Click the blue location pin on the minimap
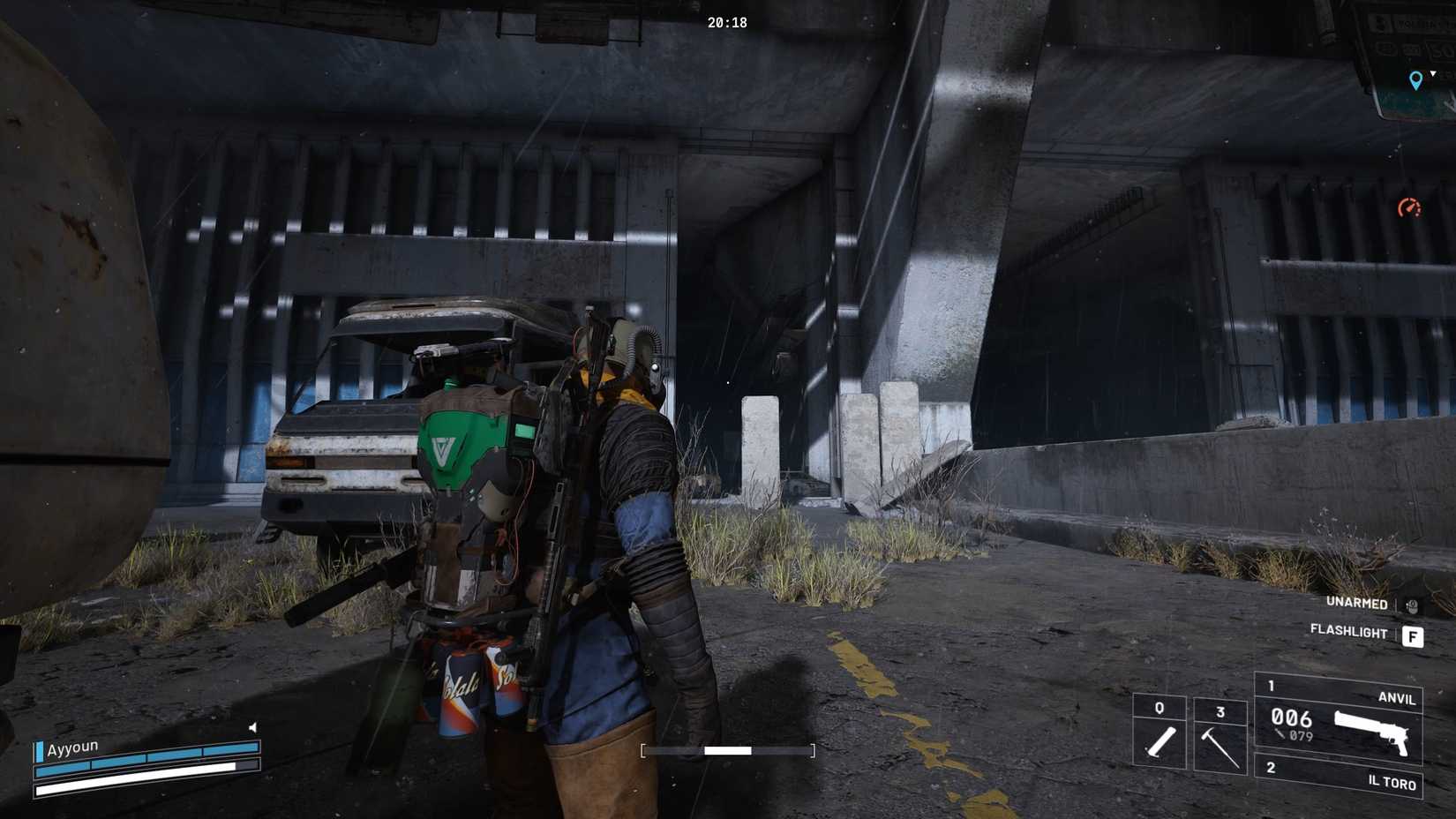 coord(1416,79)
